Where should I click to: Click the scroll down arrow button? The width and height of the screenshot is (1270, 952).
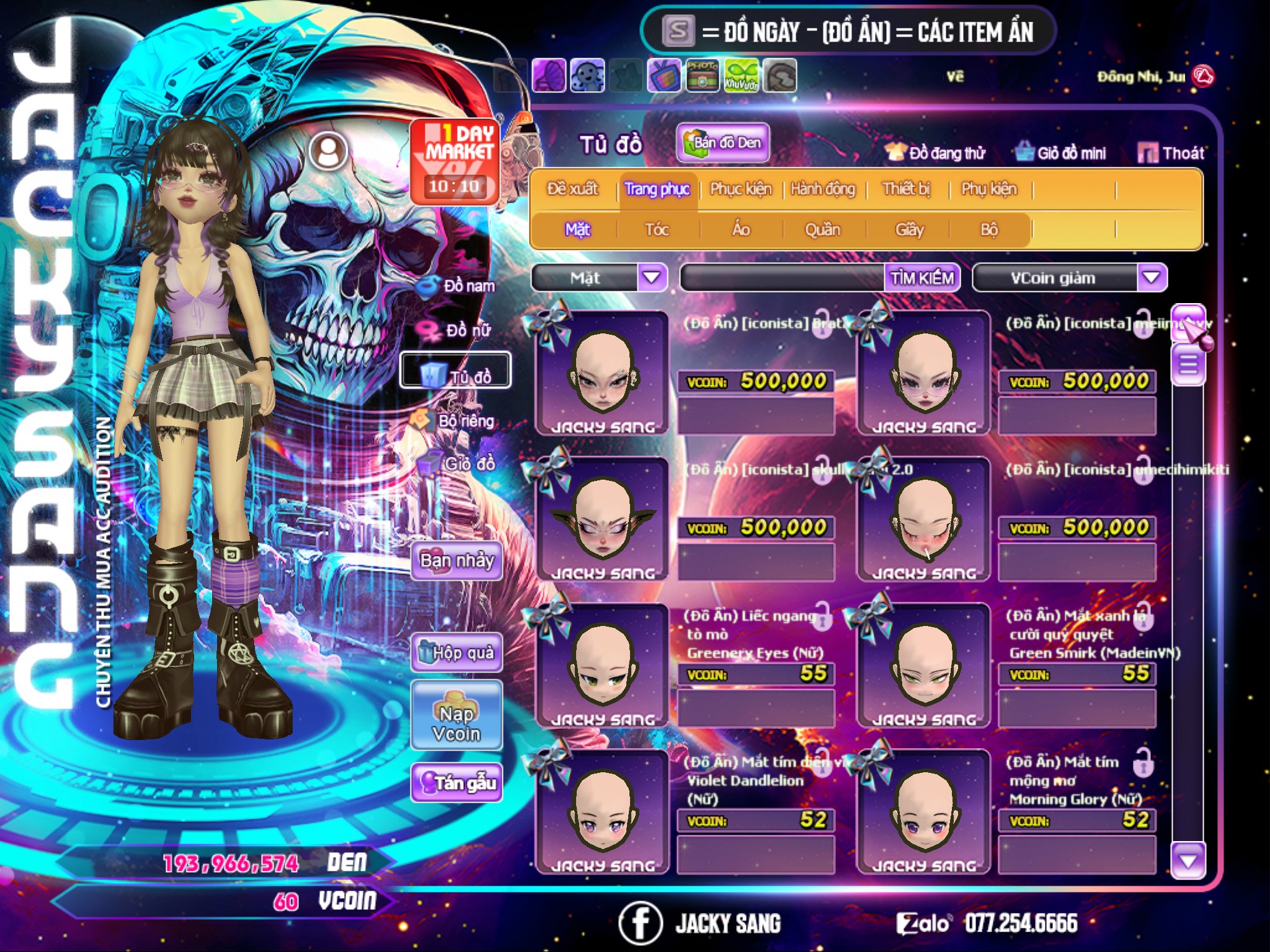[x=1188, y=860]
